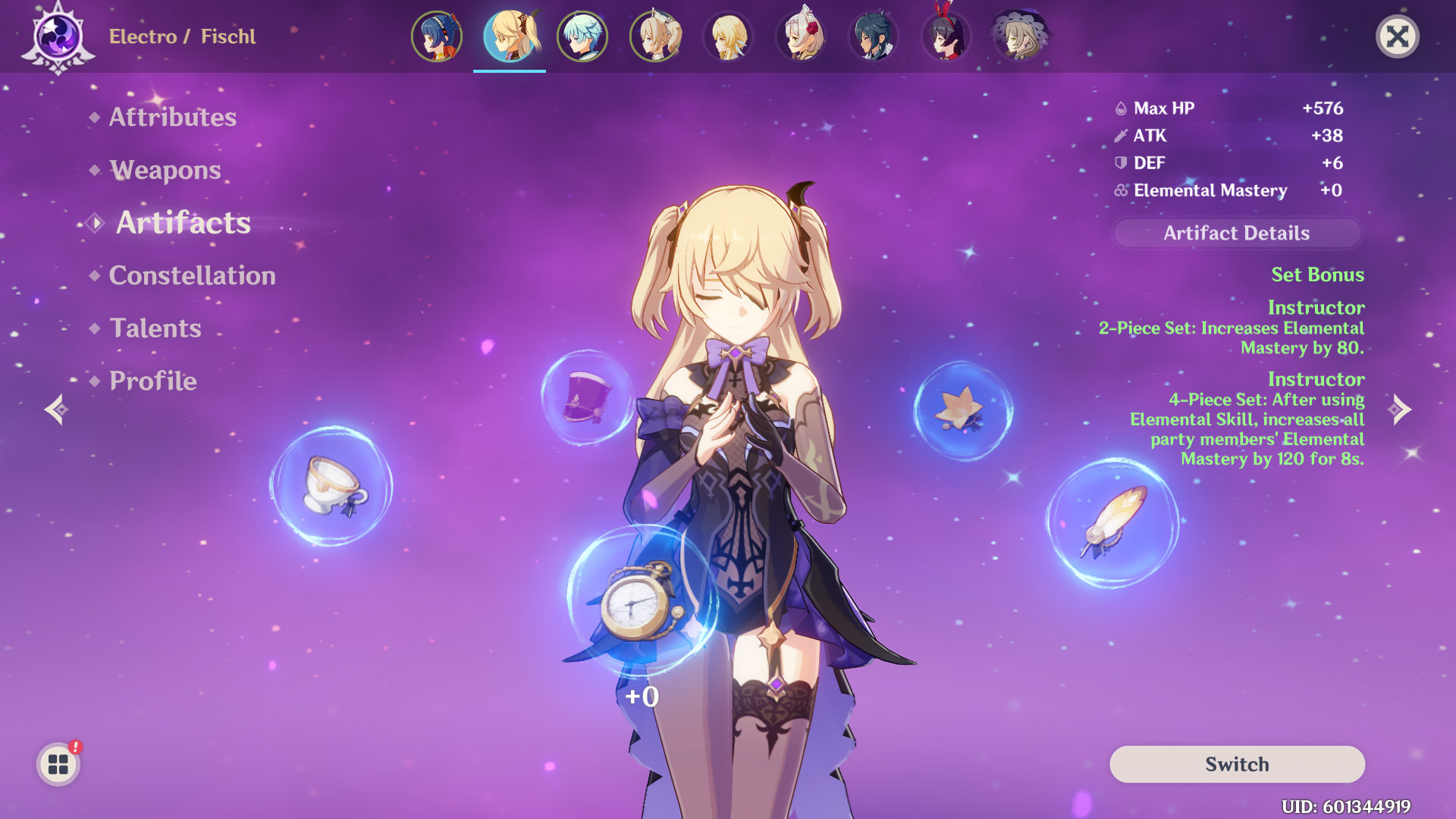The height and width of the screenshot is (819, 1456).
Task: Select the pocket watch sands artifact
Action: point(641,601)
